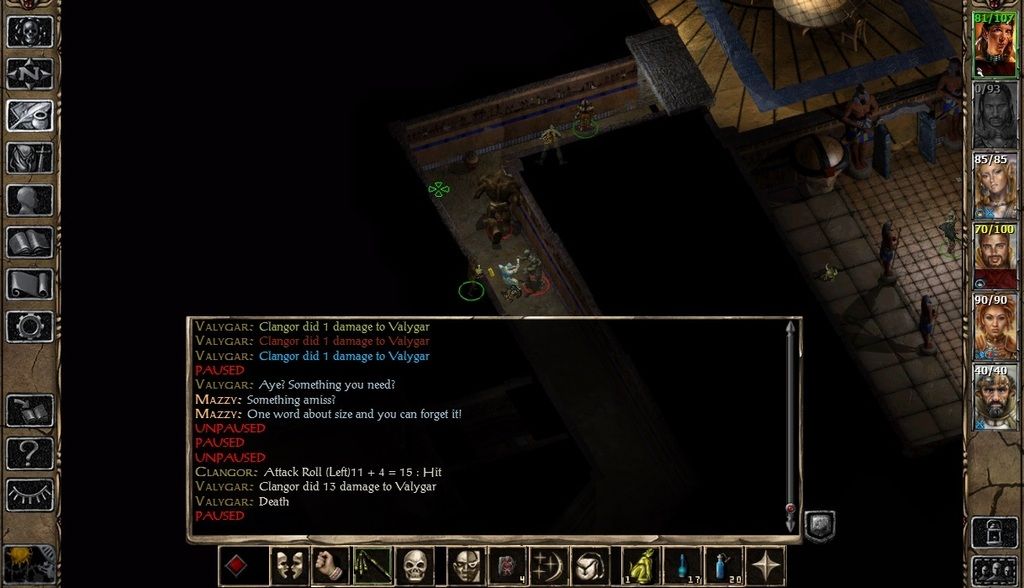Screen dimensions: 1024x588
Task: Open the options gear button
Action: pos(30,326)
